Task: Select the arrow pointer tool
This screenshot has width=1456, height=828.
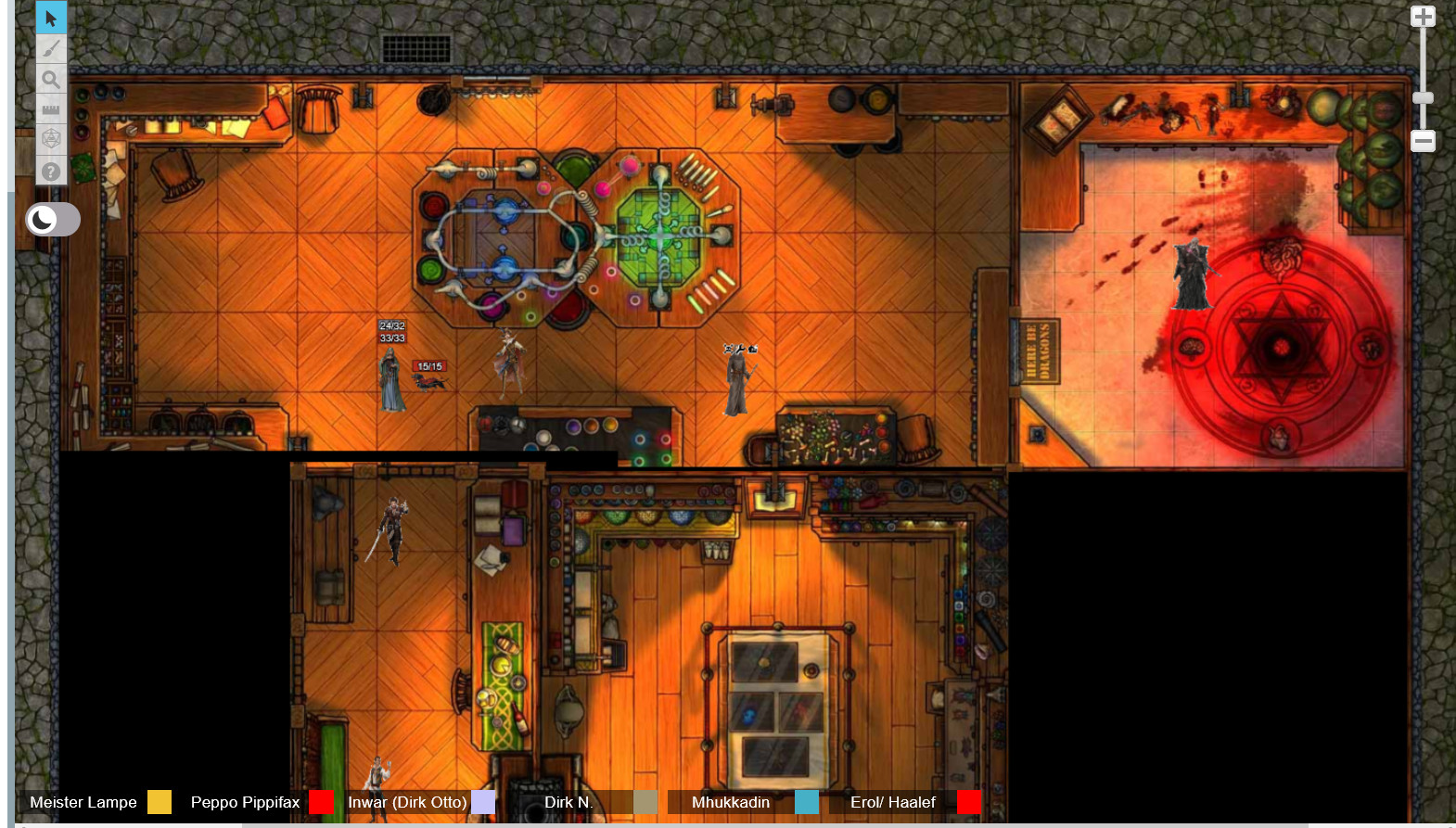Action: point(51,18)
